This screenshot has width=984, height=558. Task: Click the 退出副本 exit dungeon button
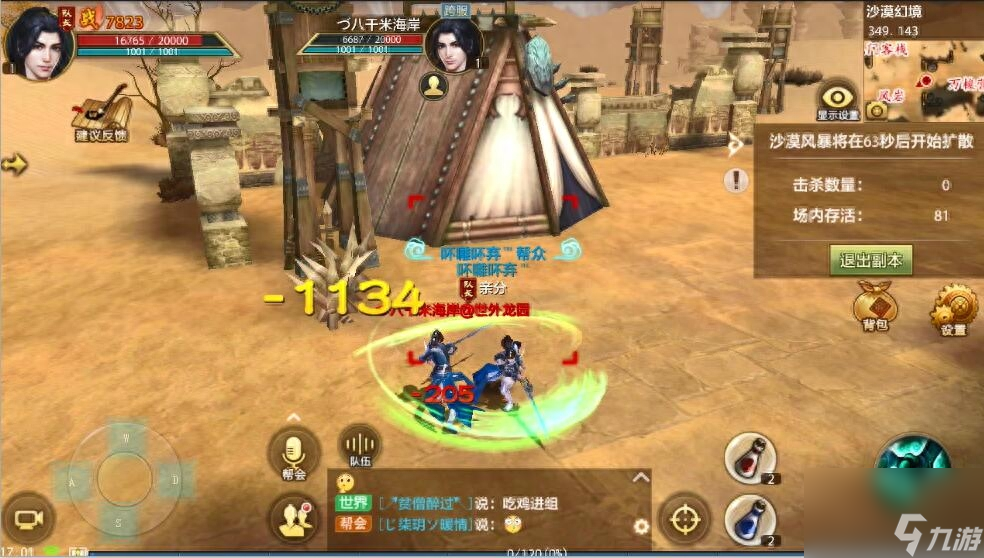pos(870,261)
